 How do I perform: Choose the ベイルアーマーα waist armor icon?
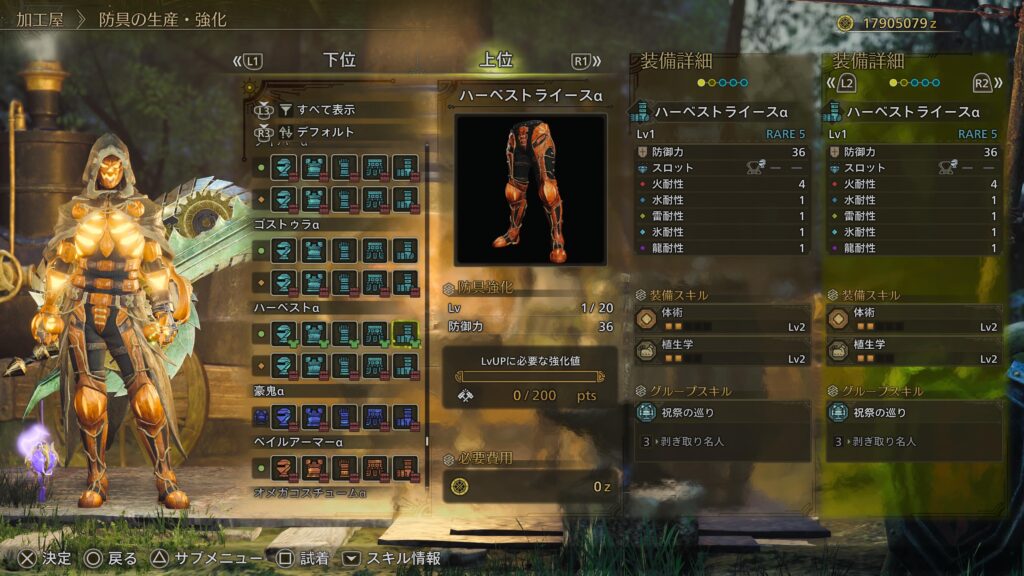(x=375, y=467)
